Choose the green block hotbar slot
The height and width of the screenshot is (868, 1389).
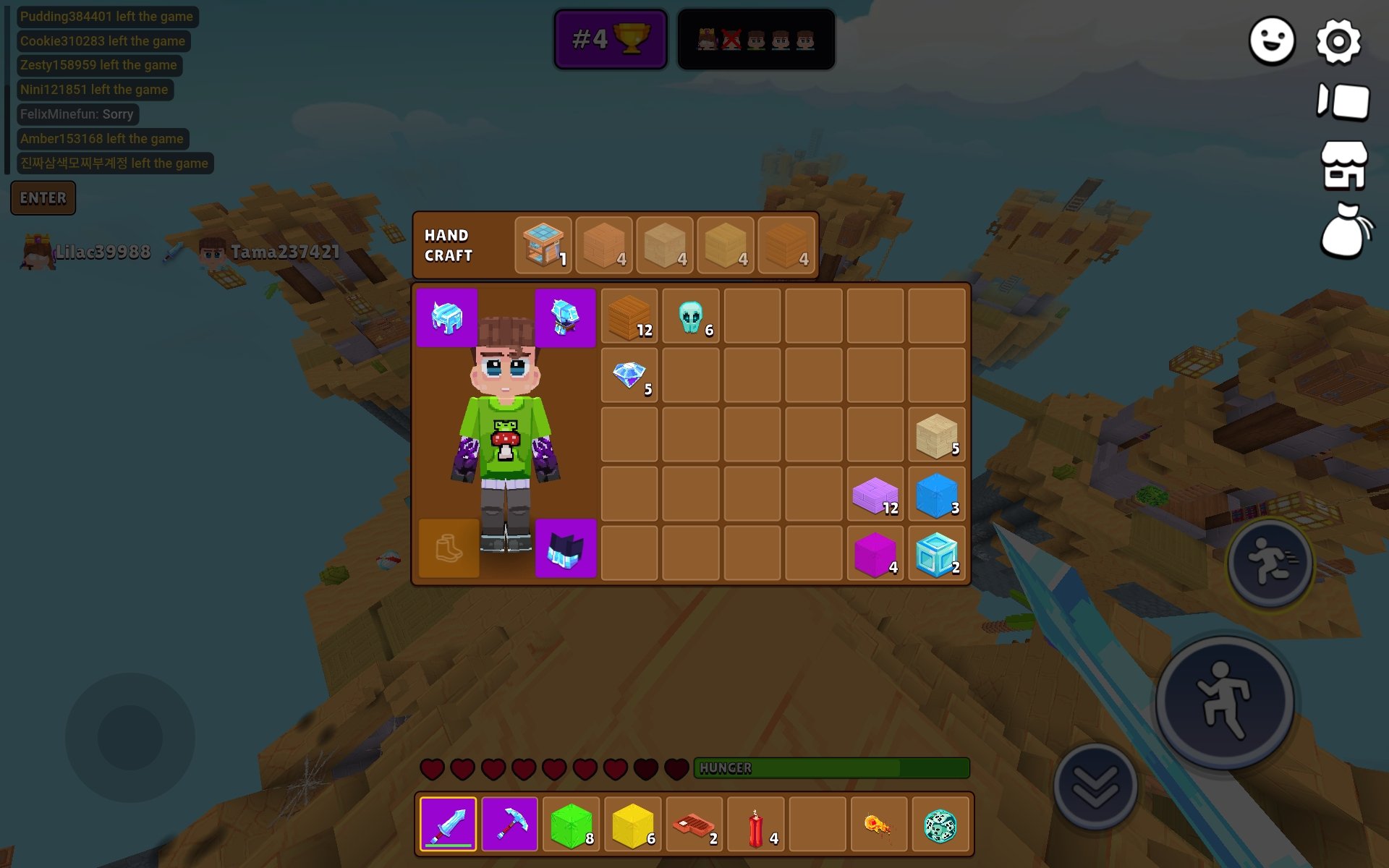coord(571,824)
